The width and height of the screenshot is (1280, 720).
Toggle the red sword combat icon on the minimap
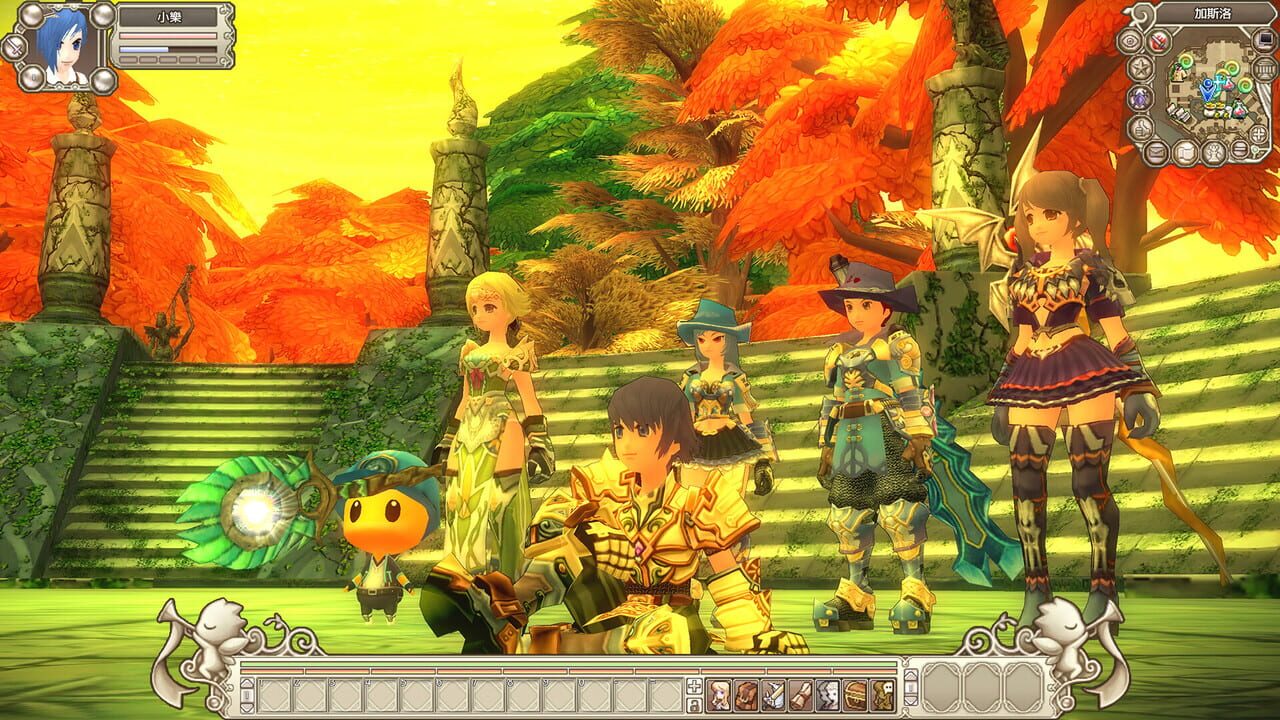[x=1157, y=41]
